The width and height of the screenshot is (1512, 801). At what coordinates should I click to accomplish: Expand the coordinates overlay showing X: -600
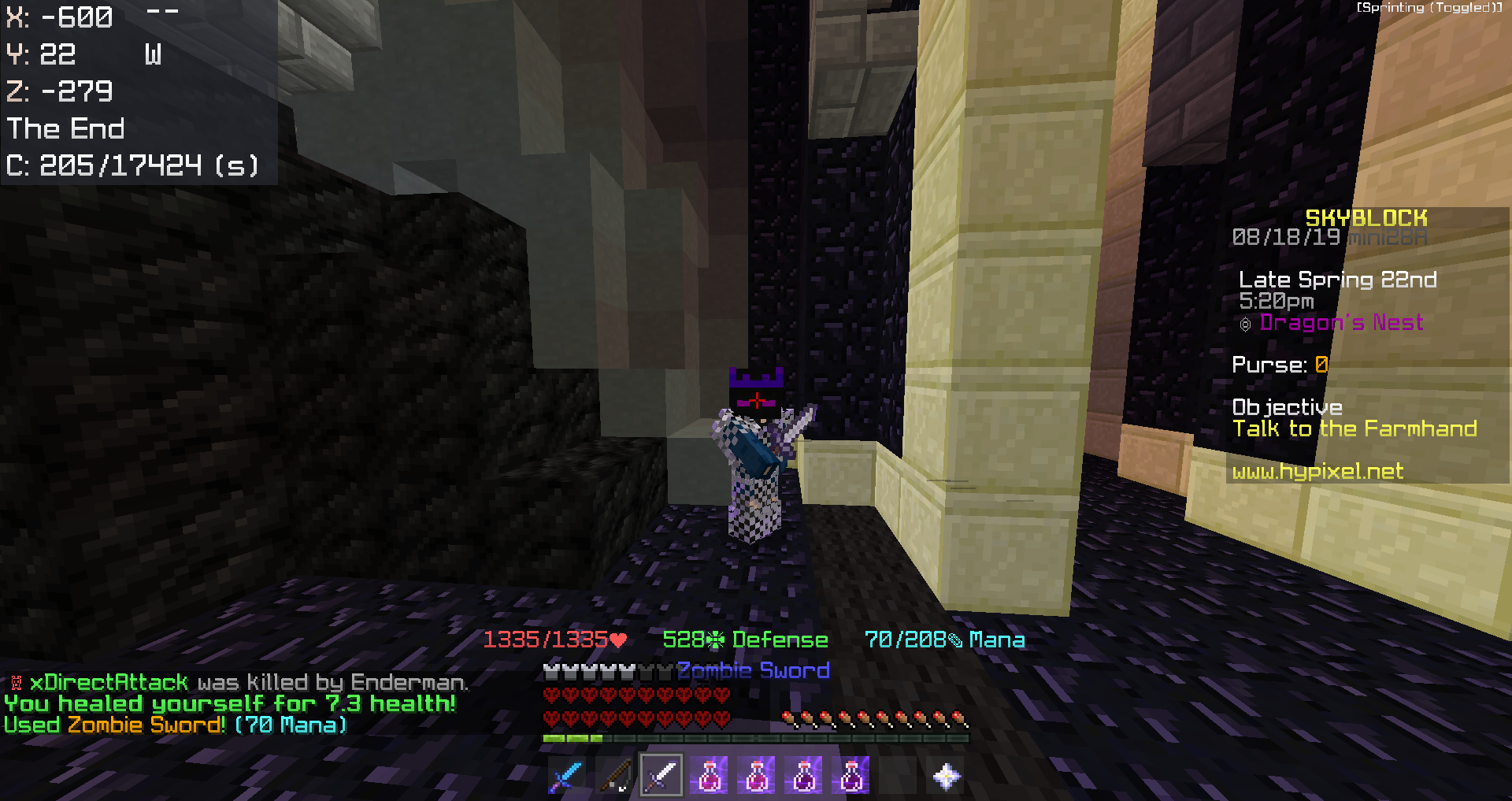pos(59,16)
